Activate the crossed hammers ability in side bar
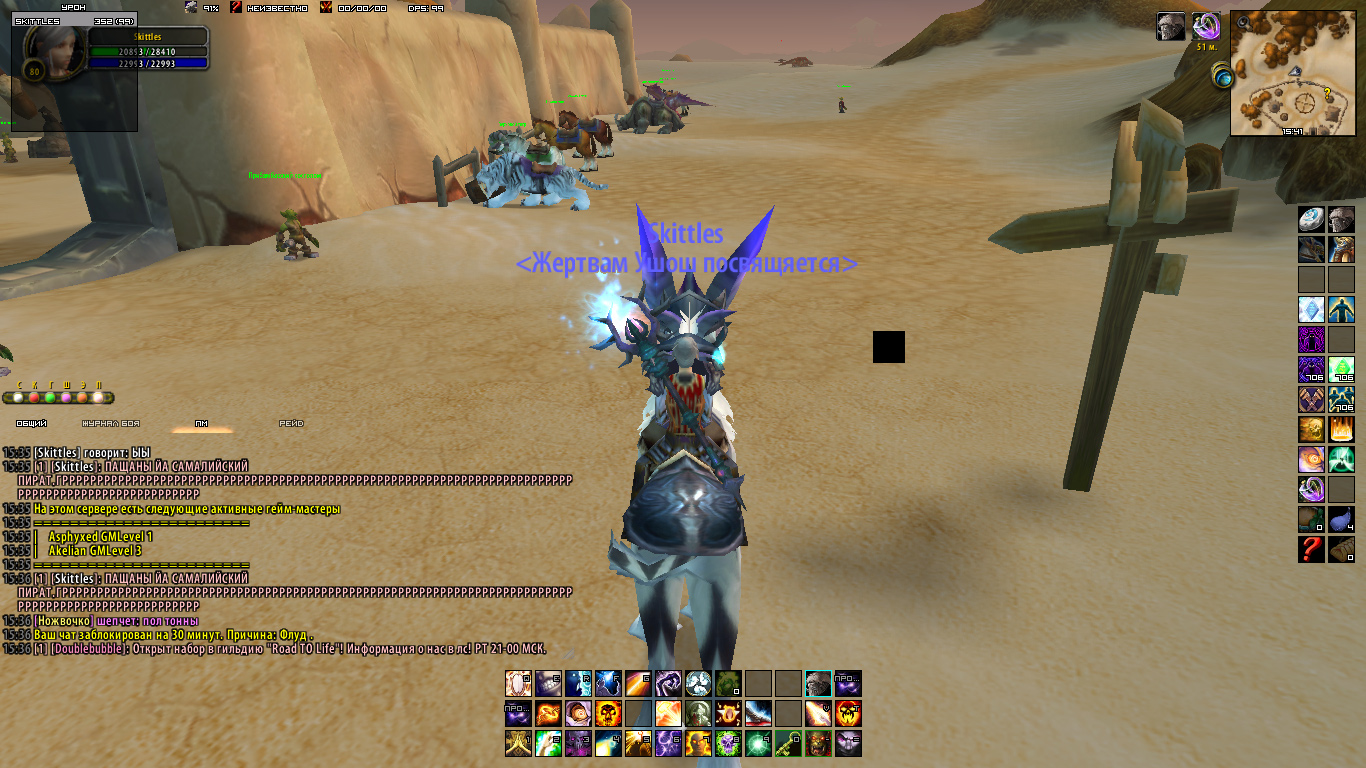1366x768 pixels. [1311, 399]
